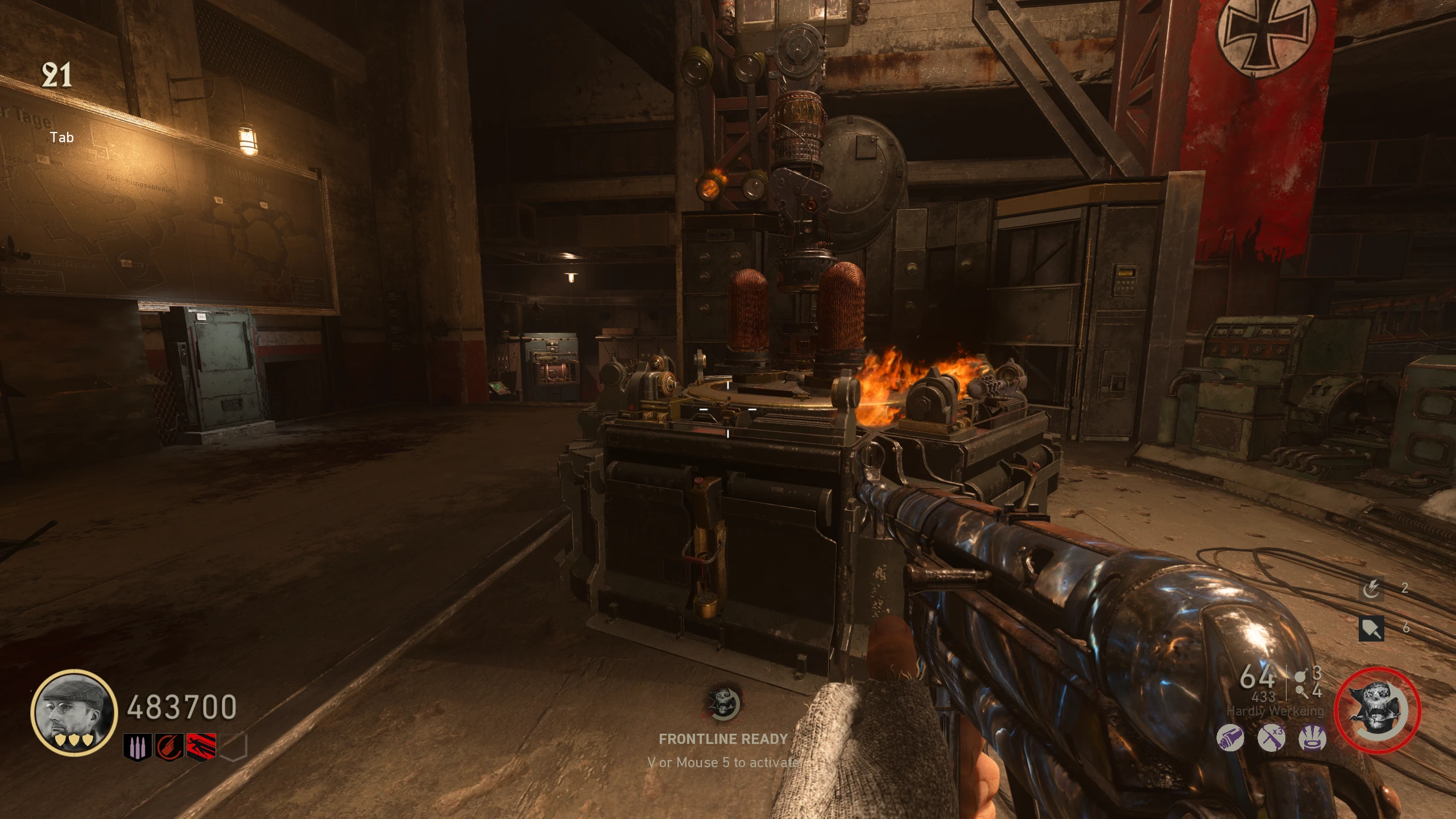Select the red running man perk icon
Image resolution: width=1456 pixels, height=819 pixels.
[x=201, y=747]
